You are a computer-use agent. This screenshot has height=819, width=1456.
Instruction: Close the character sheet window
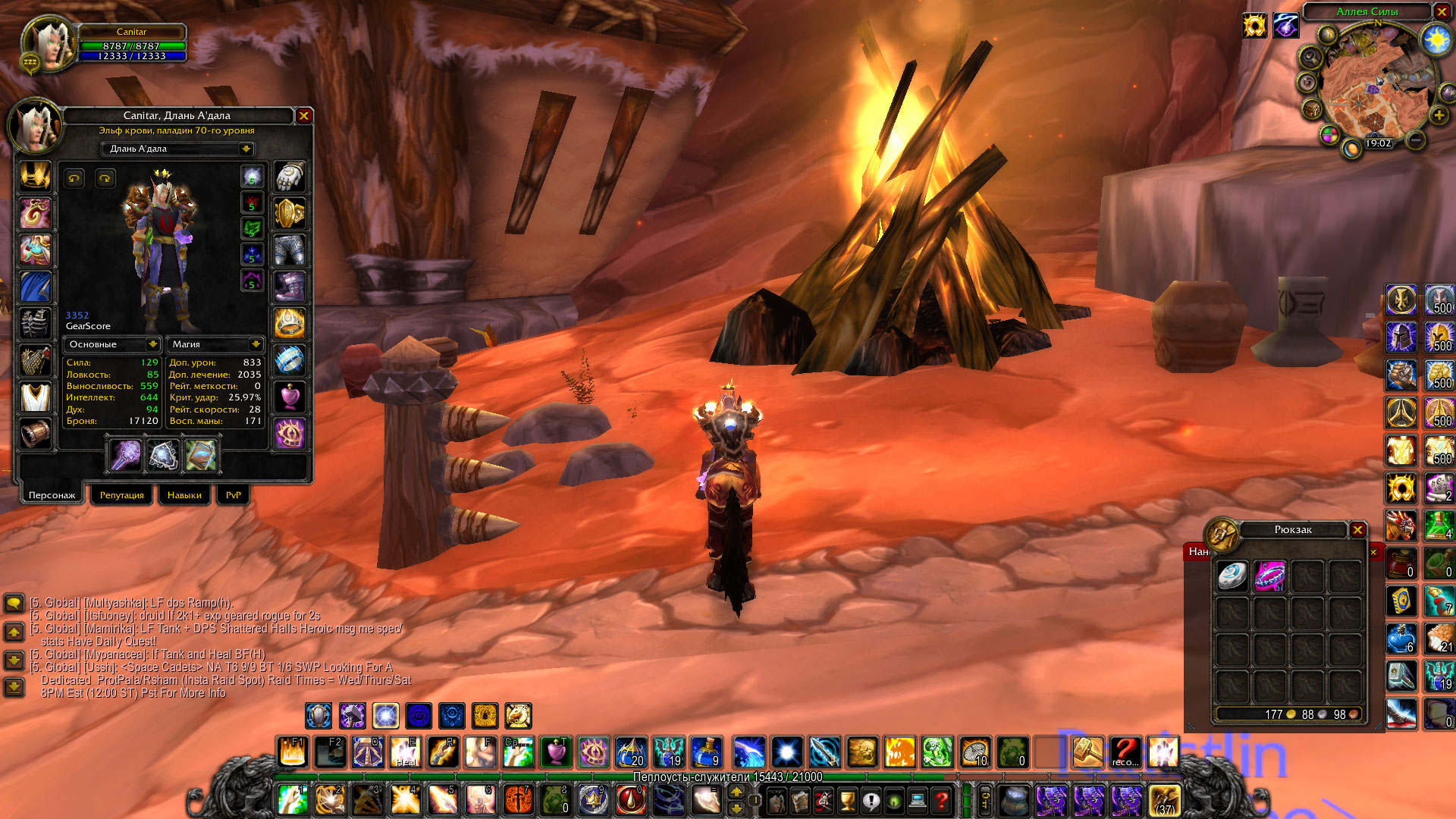(303, 116)
